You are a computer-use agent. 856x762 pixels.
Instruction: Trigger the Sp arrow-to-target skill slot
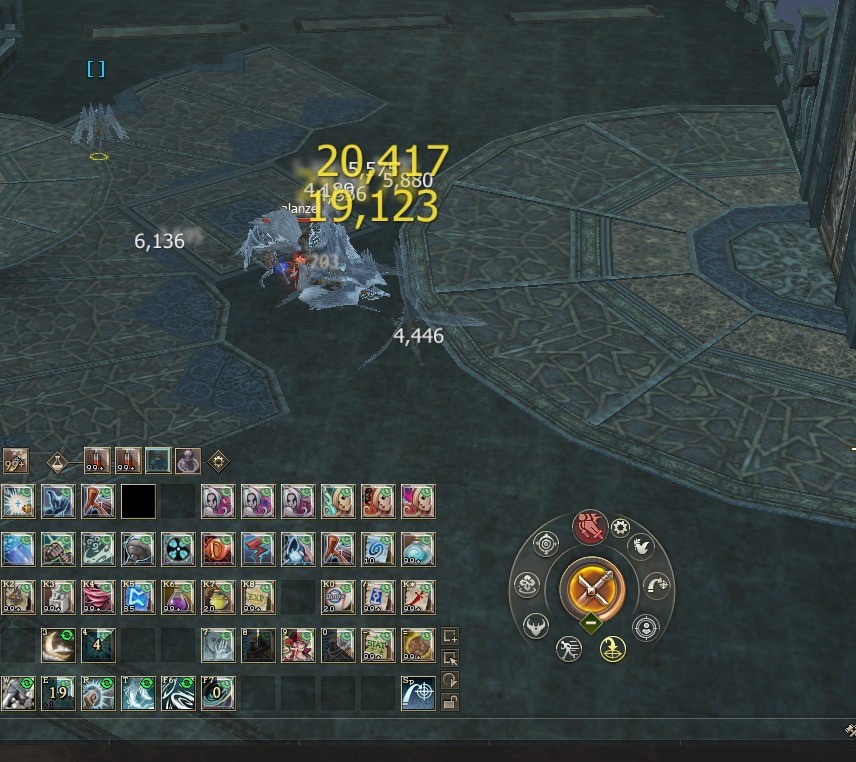pos(418,693)
